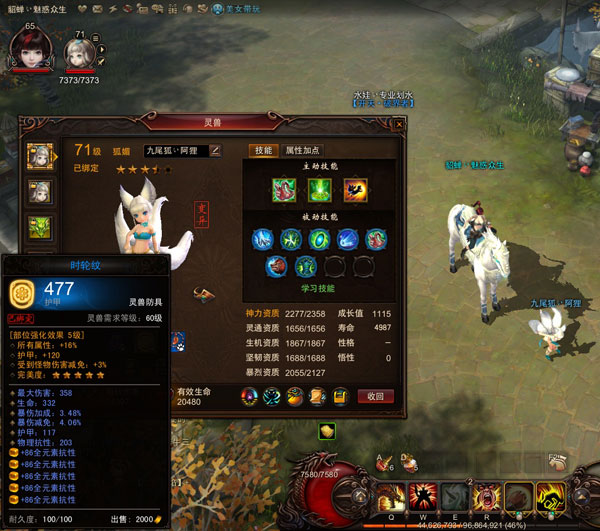Viewport: 600px width, 531px height.
Task: Select the red fox active pet skill
Action: pos(284,189)
